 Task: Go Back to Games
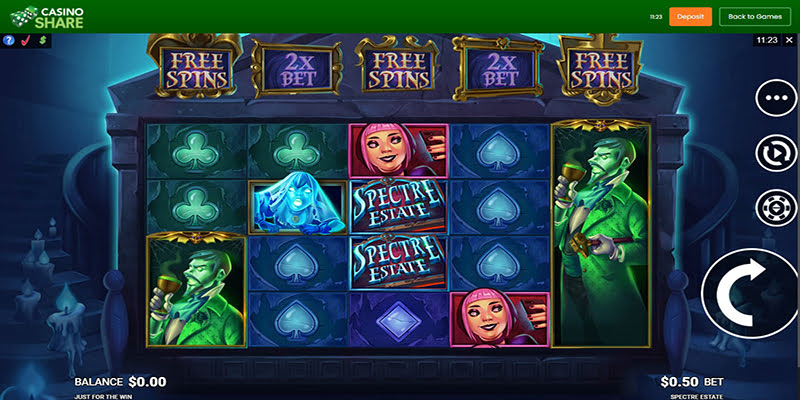coord(754,16)
